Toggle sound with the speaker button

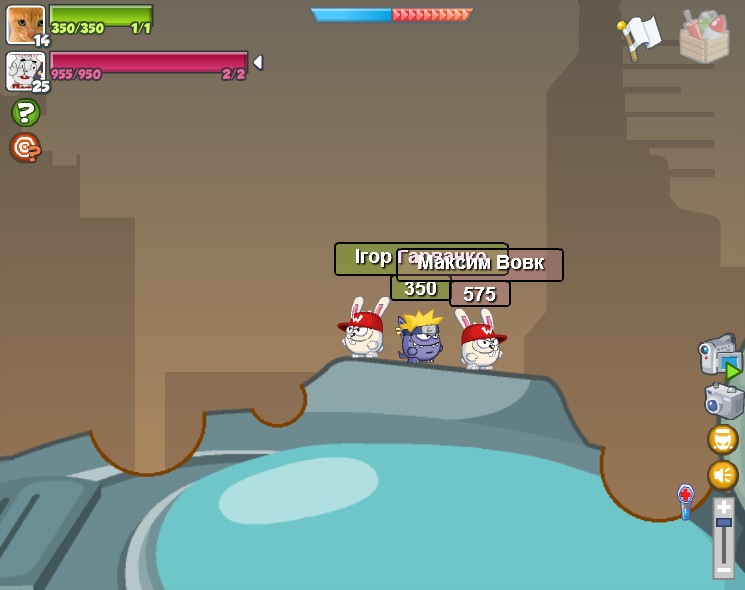pos(722,475)
